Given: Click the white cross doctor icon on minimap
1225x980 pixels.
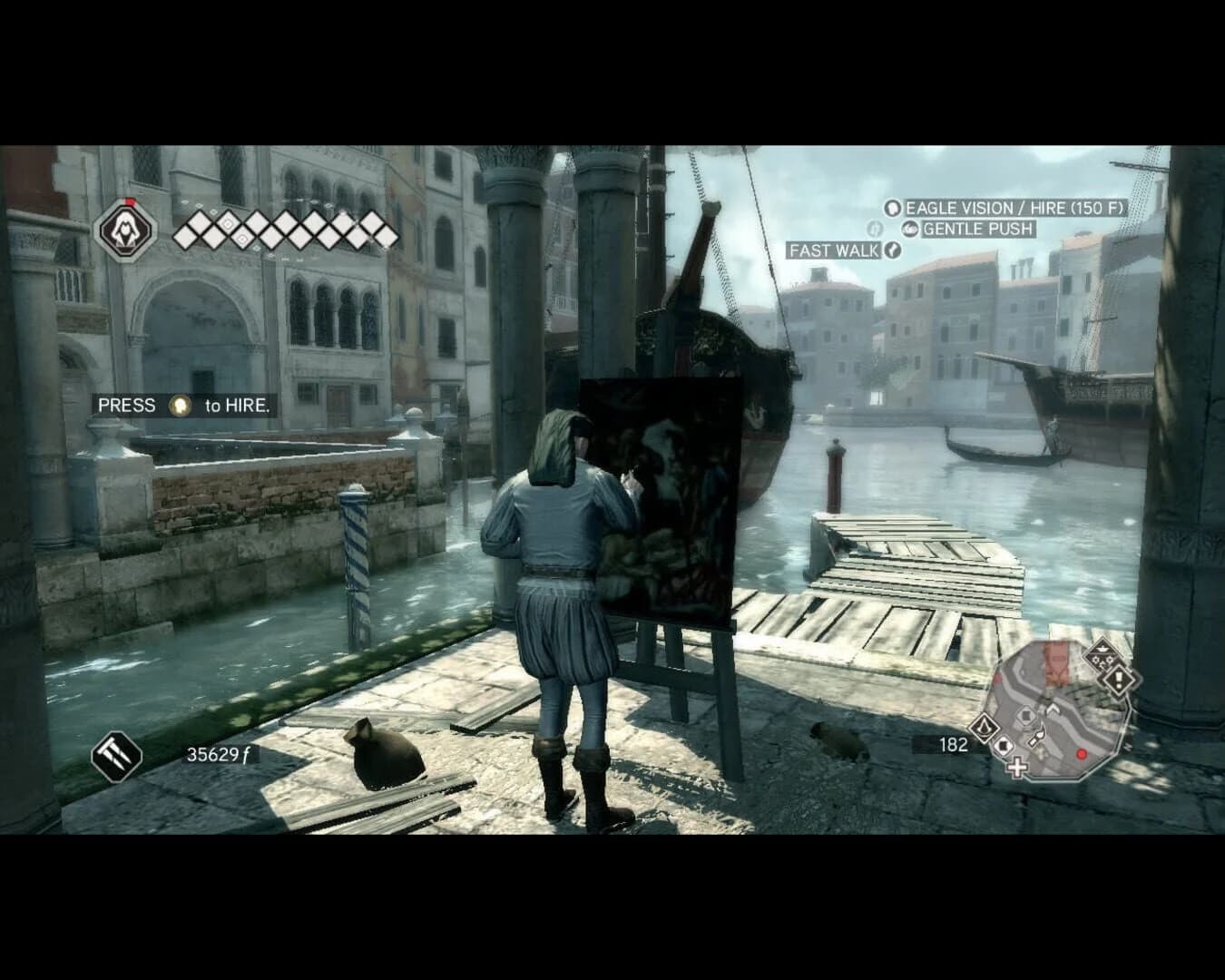Looking at the screenshot, I should click(1016, 768).
